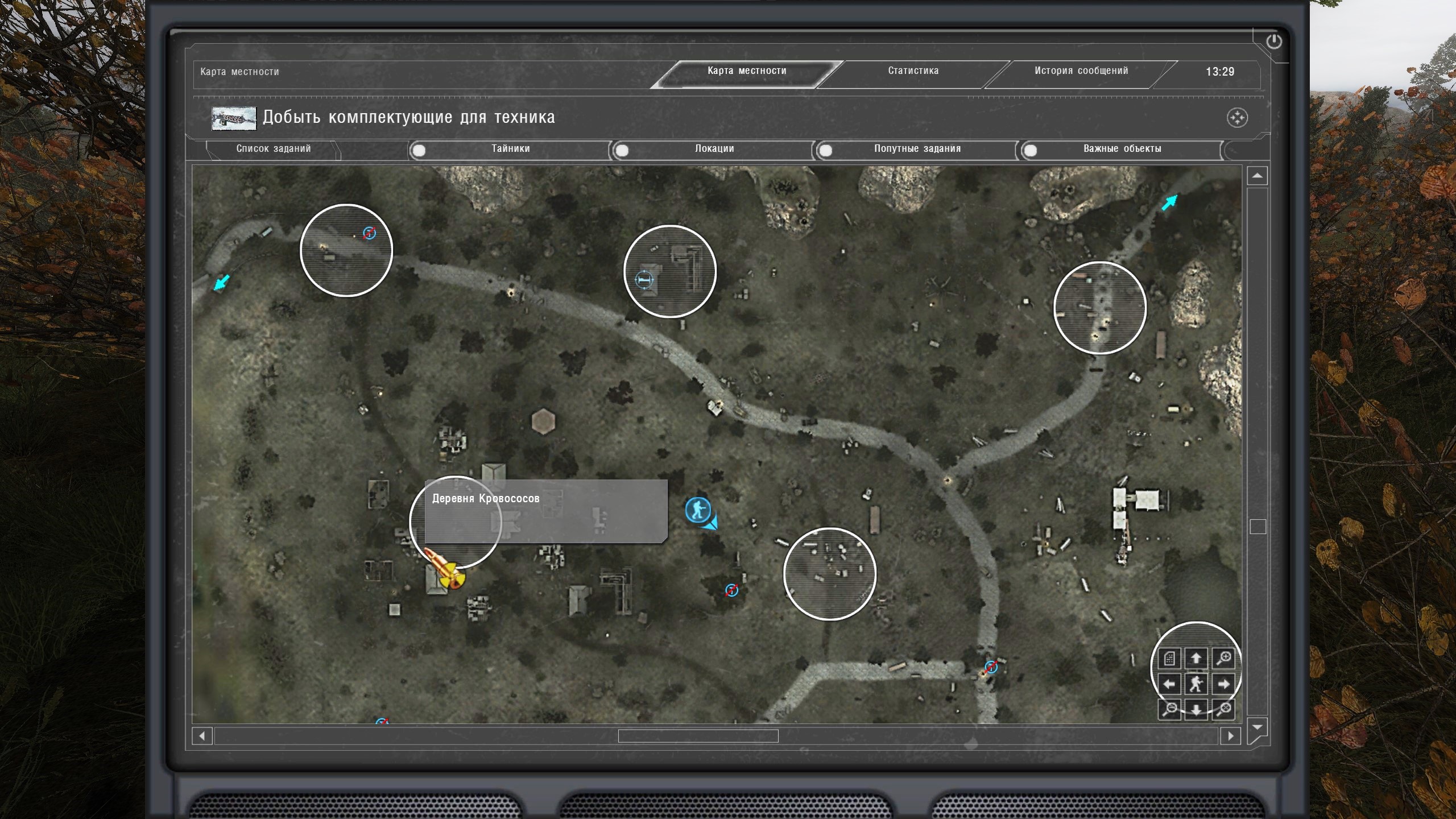1456x819 pixels.
Task: Pan the map right with the arrow button
Action: (1223, 684)
